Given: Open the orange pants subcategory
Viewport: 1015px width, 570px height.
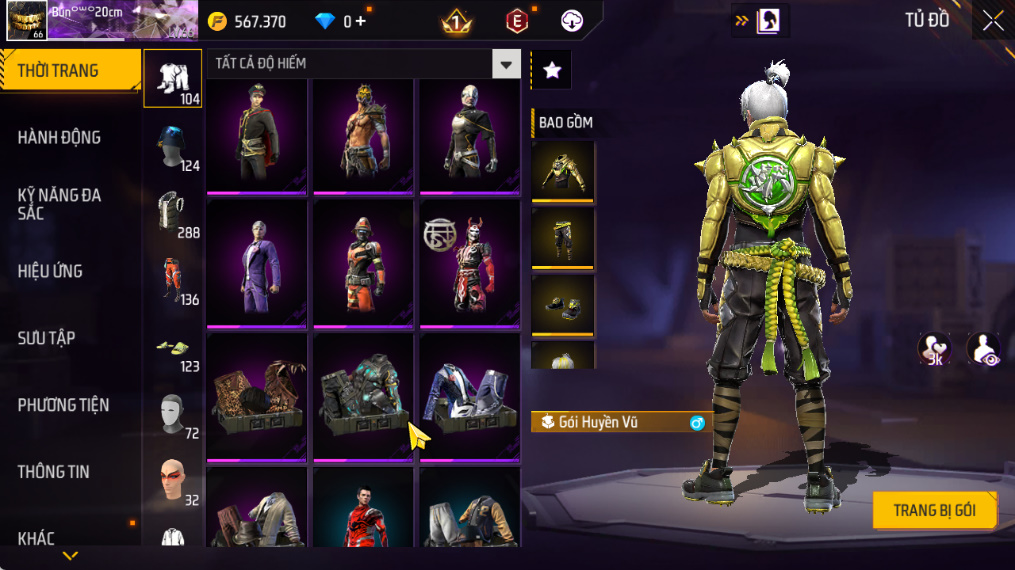Looking at the screenshot, I should click(173, 280).
